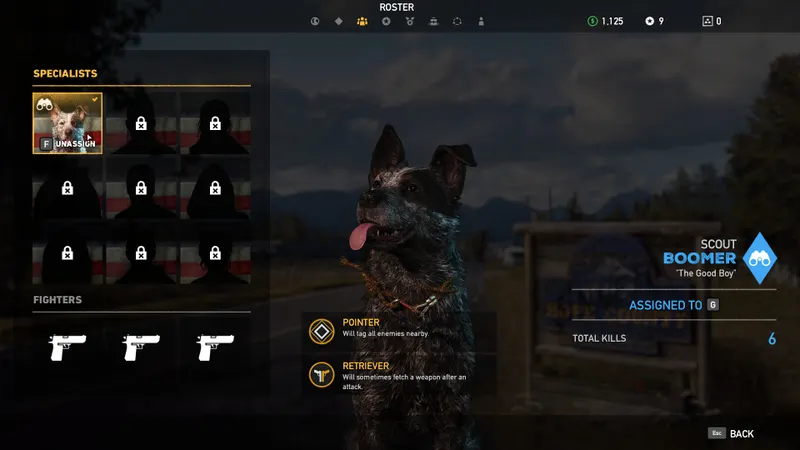Open the globe map tab

point(314,21)
